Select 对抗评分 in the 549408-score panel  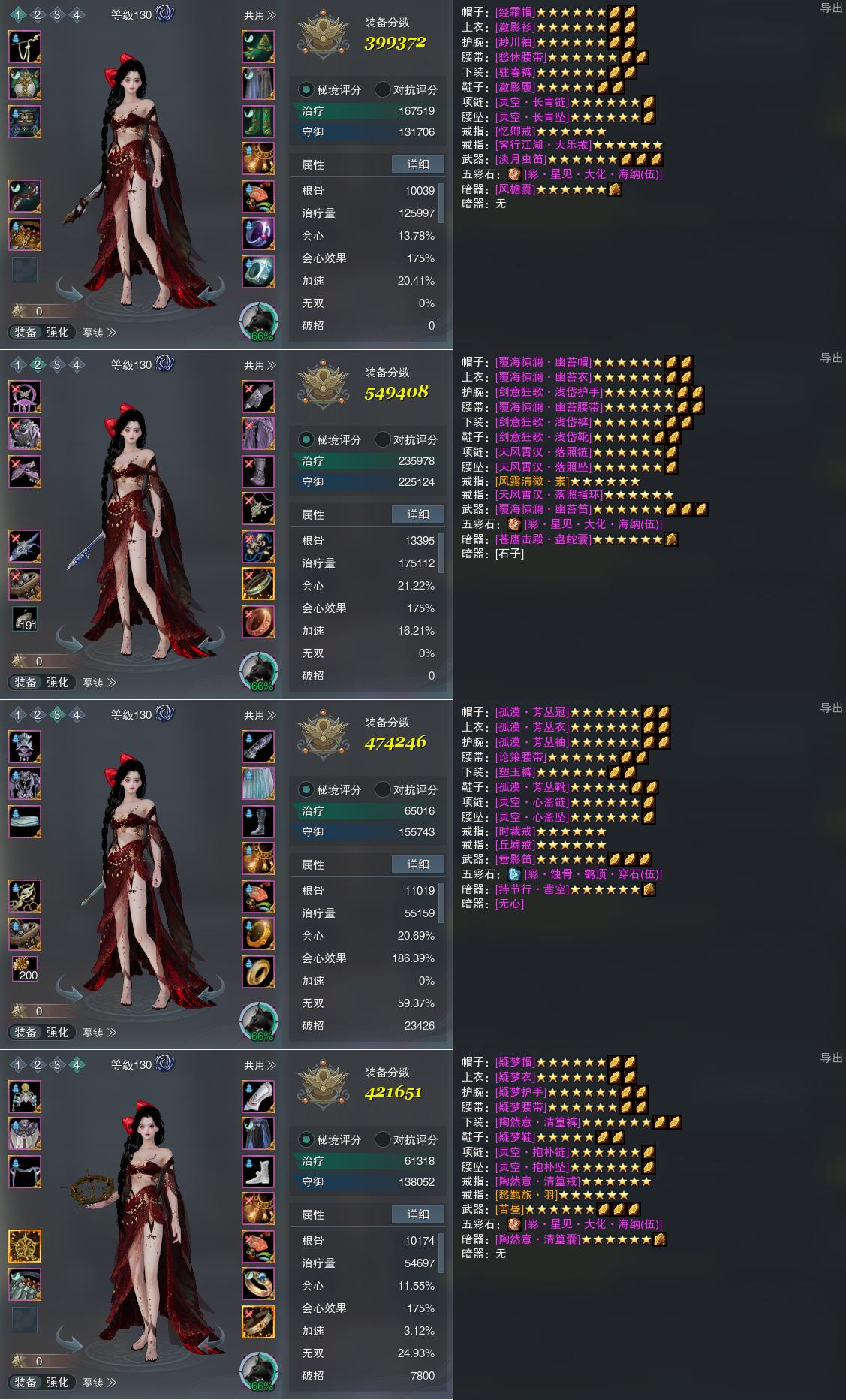pos(406,439)
